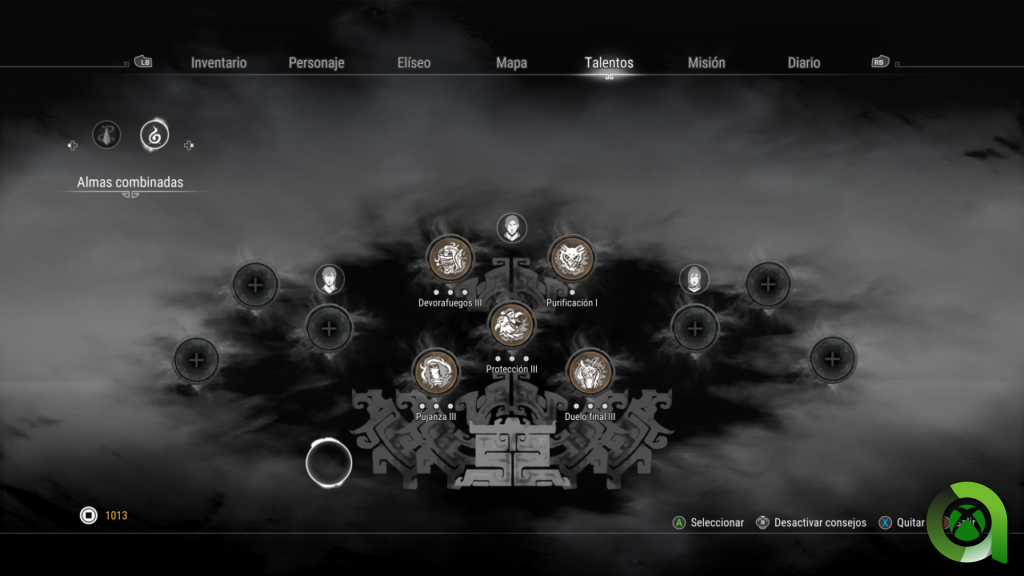Image resolution: width=1024 pixels, height=576 pixels.
Task: Show the Diario tab
Action: point(804,63)
